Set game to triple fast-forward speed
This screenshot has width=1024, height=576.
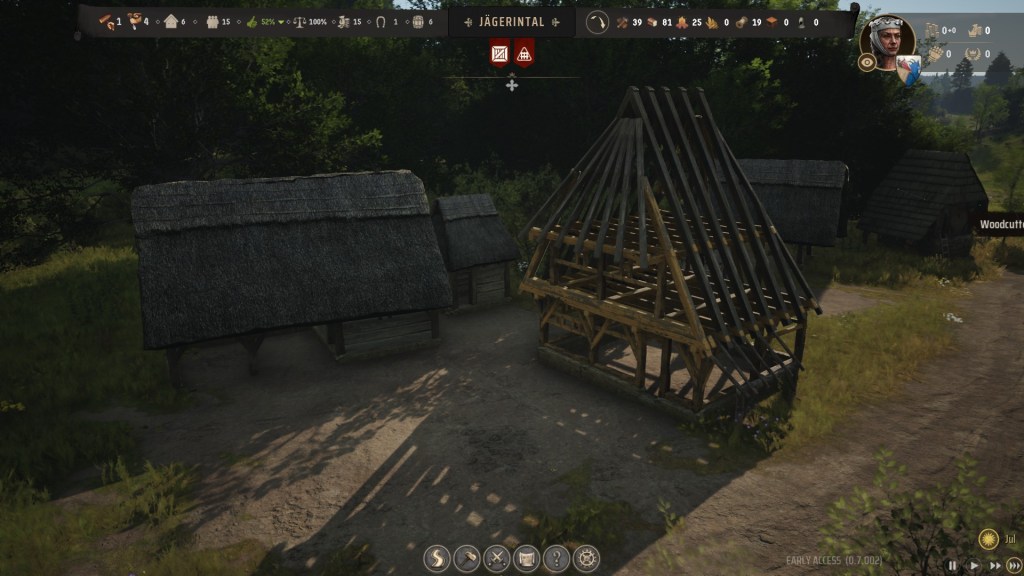tap(1014, 565)
